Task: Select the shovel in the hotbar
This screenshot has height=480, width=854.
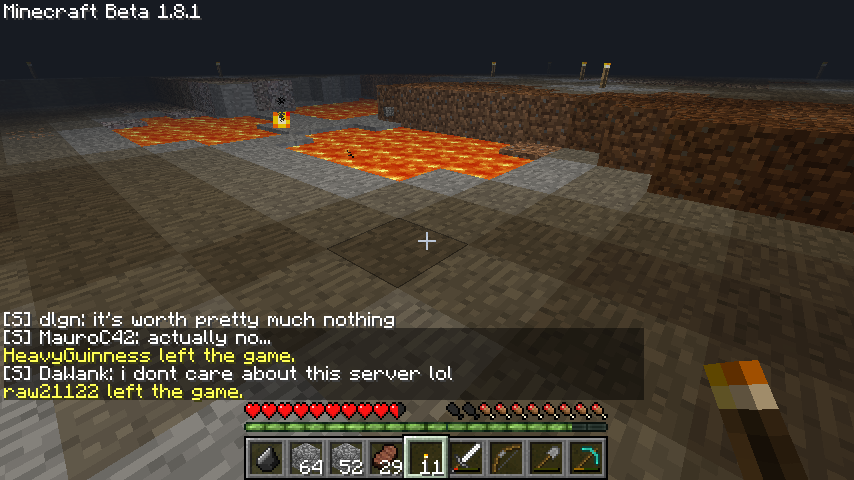Action: tap(546, 459)
